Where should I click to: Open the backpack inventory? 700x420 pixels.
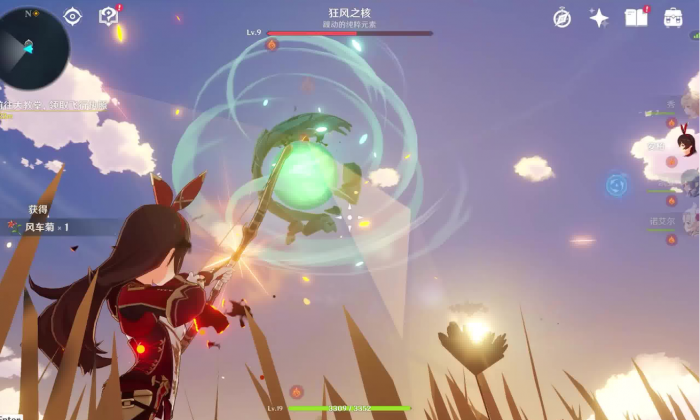674,18
